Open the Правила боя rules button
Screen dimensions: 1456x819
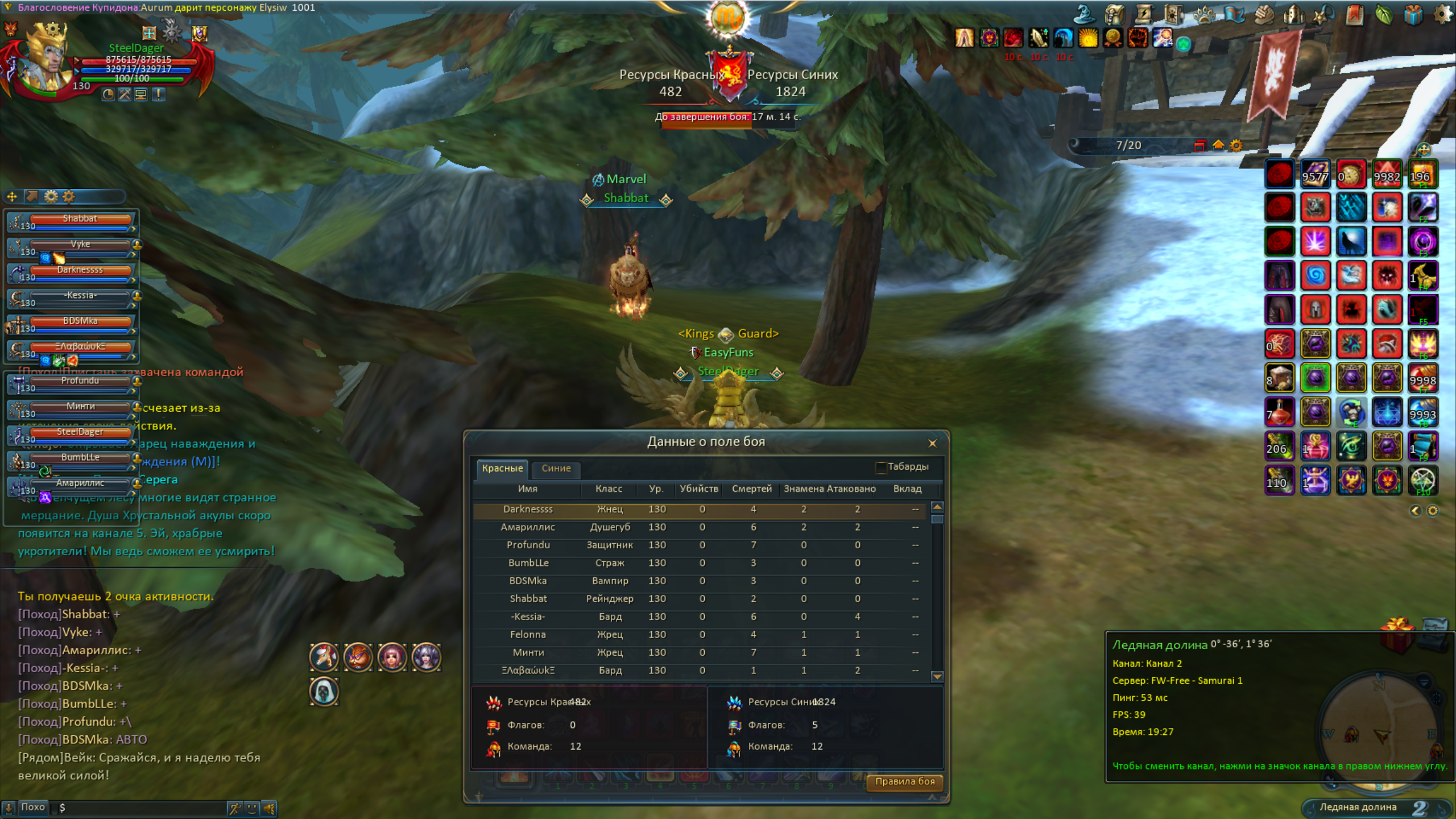pyautogui.click(x=904, y=781)
